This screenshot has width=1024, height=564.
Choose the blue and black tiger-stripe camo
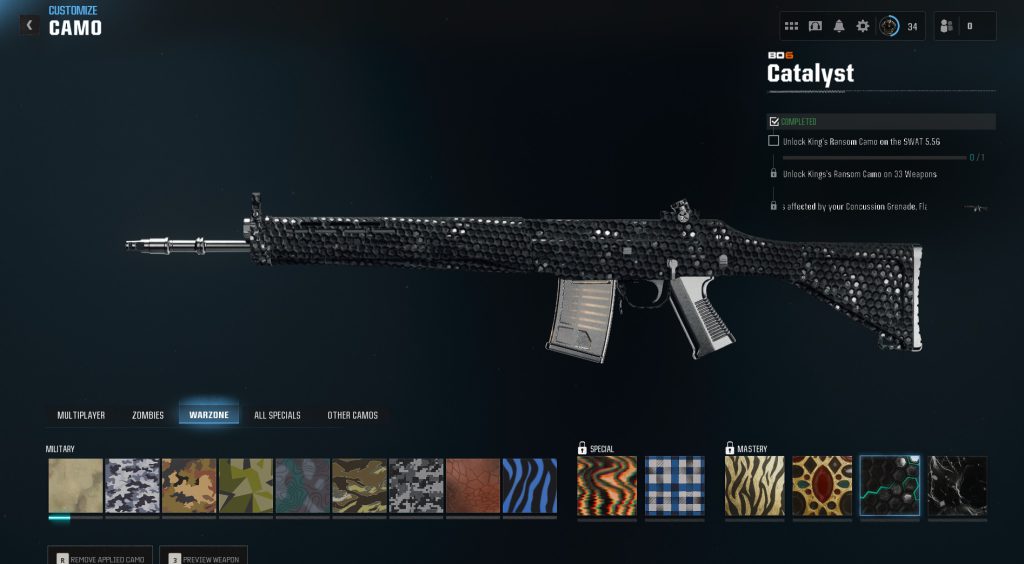click(528, 487)
